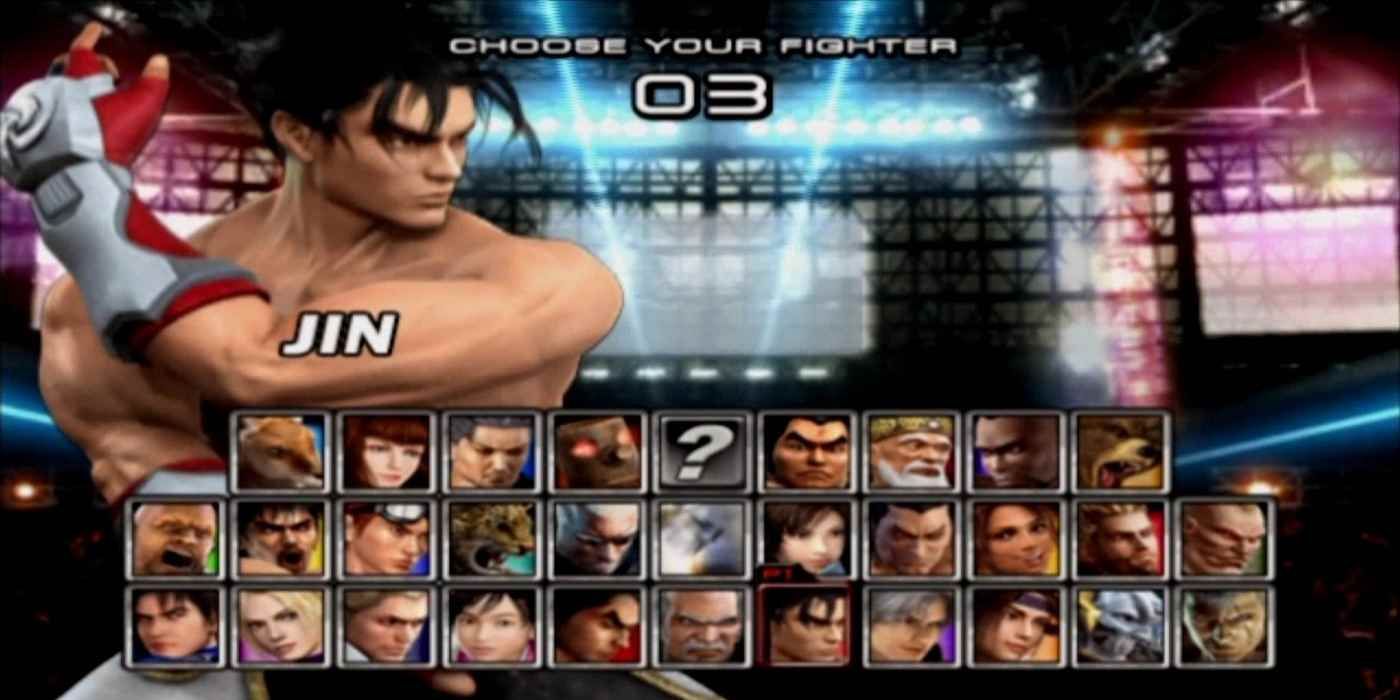Choose Anna with the red bob haircut
The image size is (1400, 700).
pyautogui.click(x=386, y=451)
